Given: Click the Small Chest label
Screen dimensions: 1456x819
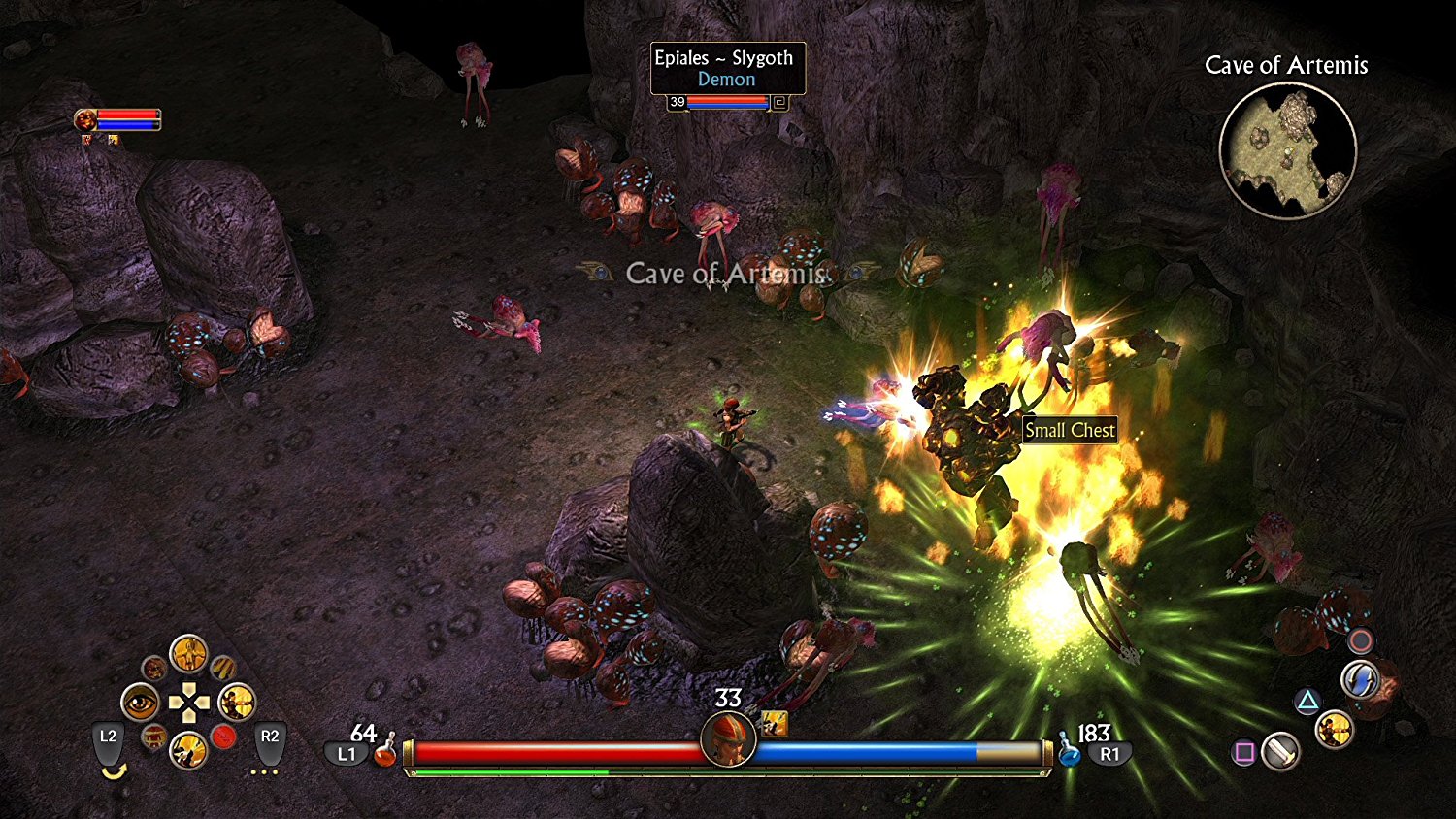Looking at the screenshot, I should click(1072, 430).
